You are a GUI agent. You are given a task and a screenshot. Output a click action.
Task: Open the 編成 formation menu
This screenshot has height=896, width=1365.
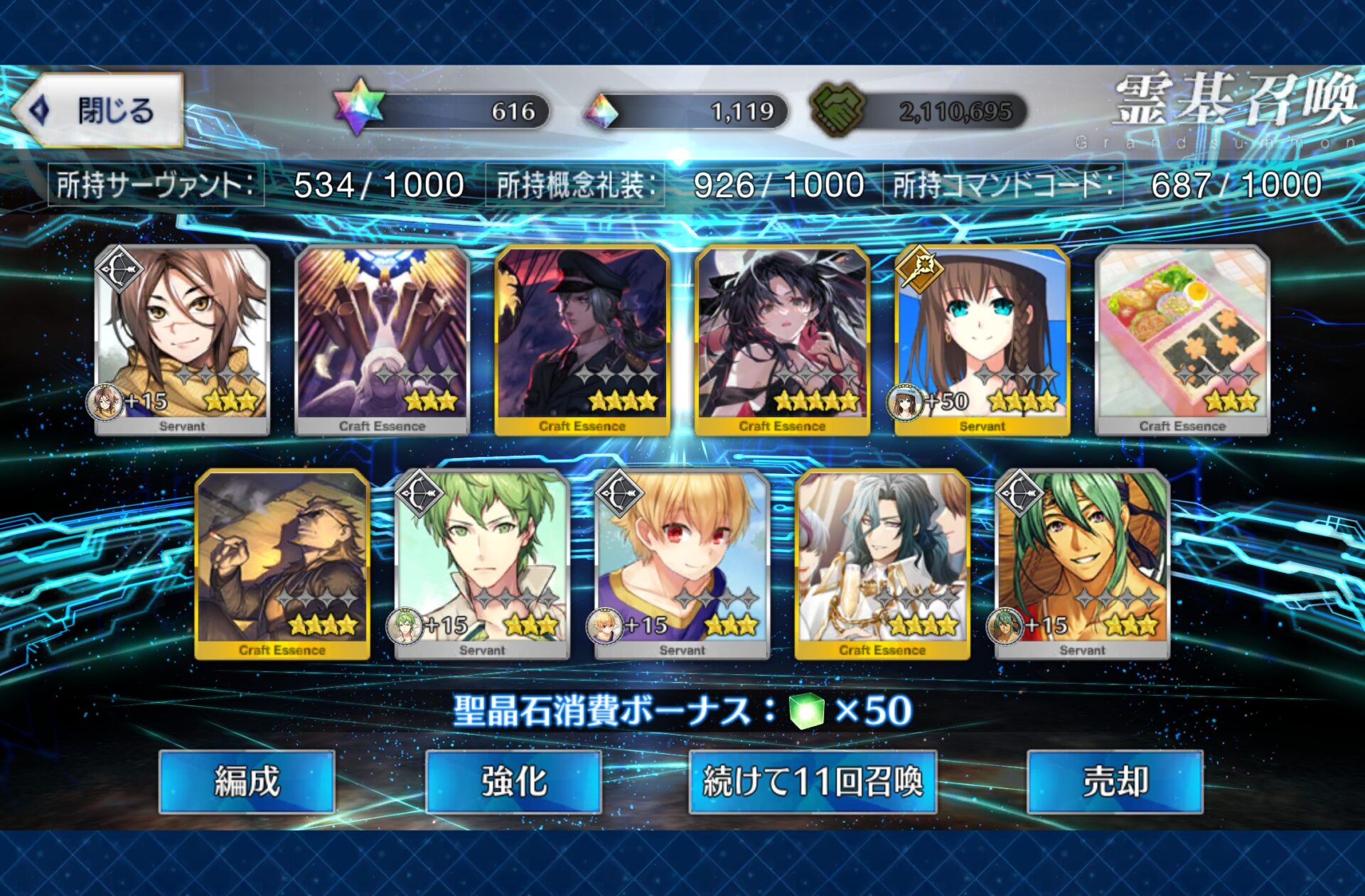tap(247, 782)
